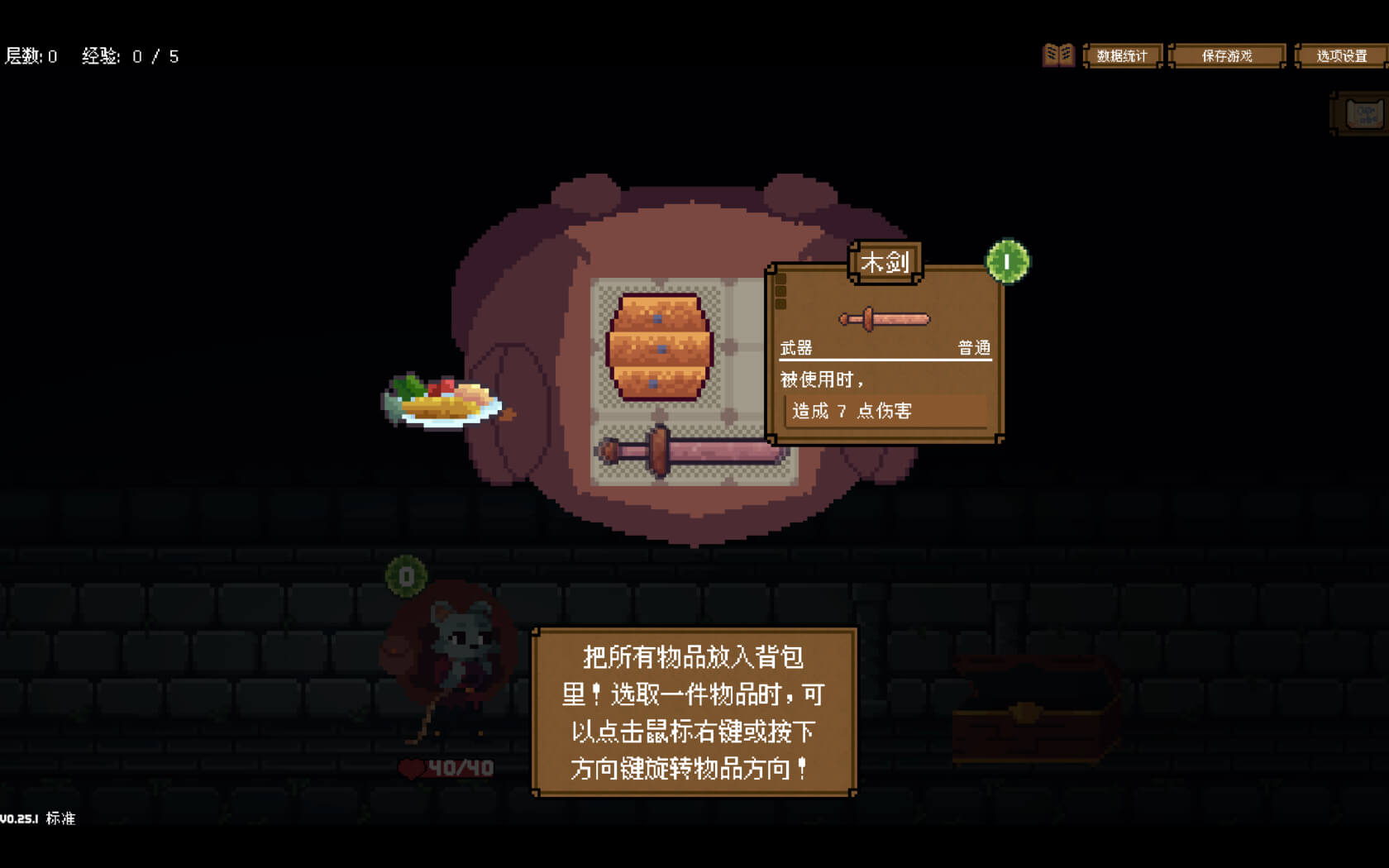Open the book journal icon
The image size is (1389, 868).
tap(1057, 55)
